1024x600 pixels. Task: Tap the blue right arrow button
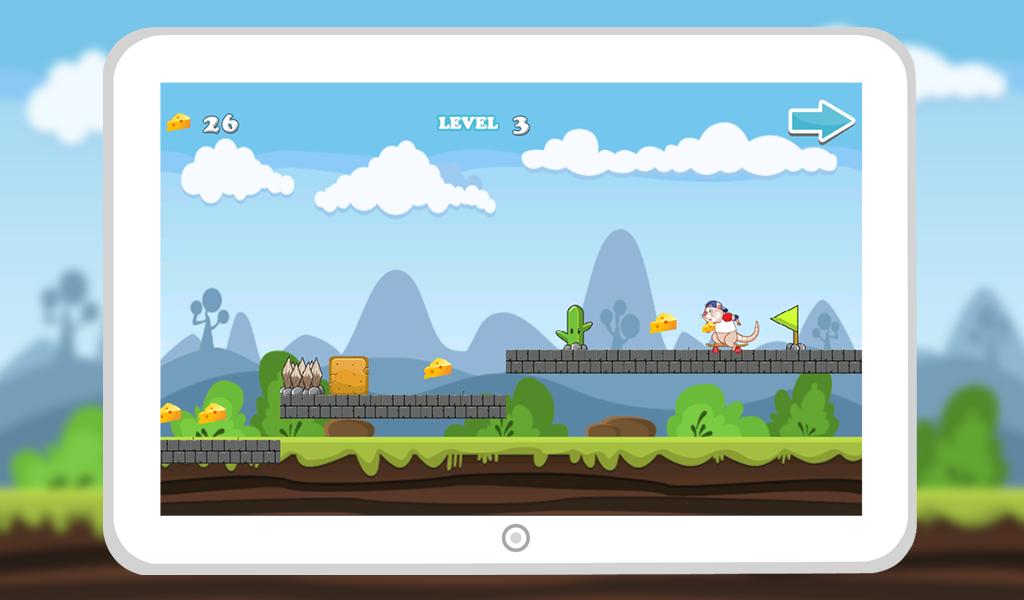(x=821, y=121)
